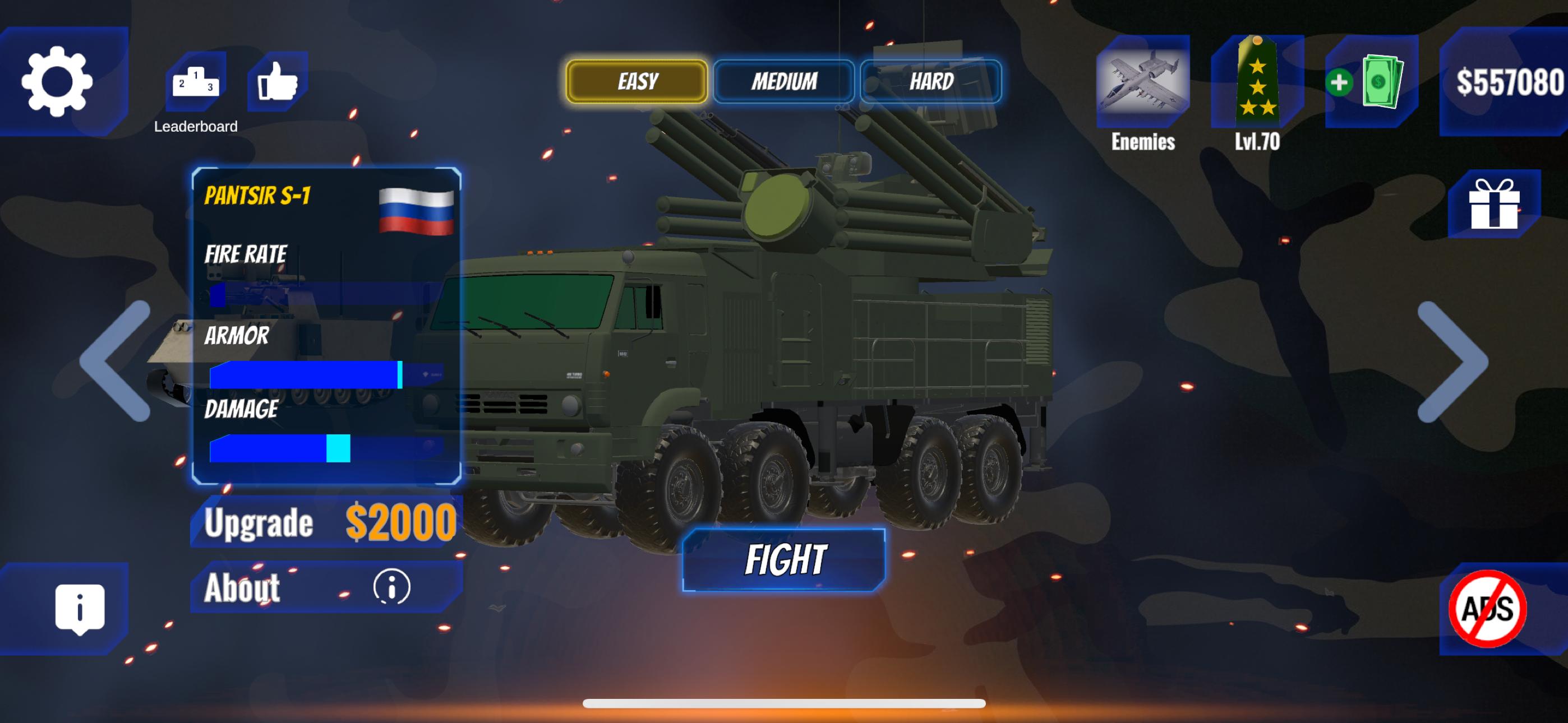Select EASY difficulty
Screen dimensions: 1568x723
(x=636, y=81)
